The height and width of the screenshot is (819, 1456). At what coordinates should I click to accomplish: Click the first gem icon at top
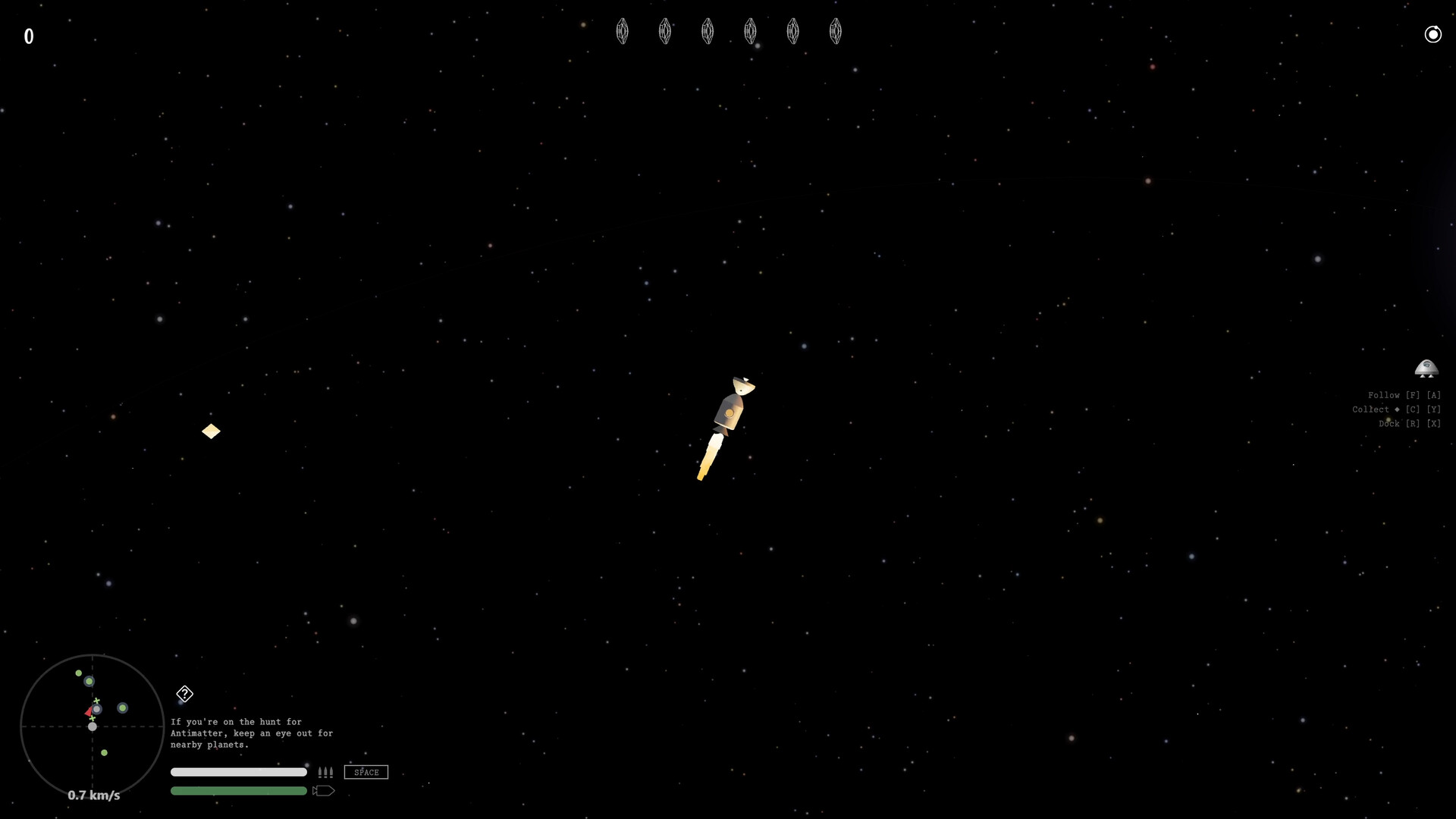pos(623,31)
